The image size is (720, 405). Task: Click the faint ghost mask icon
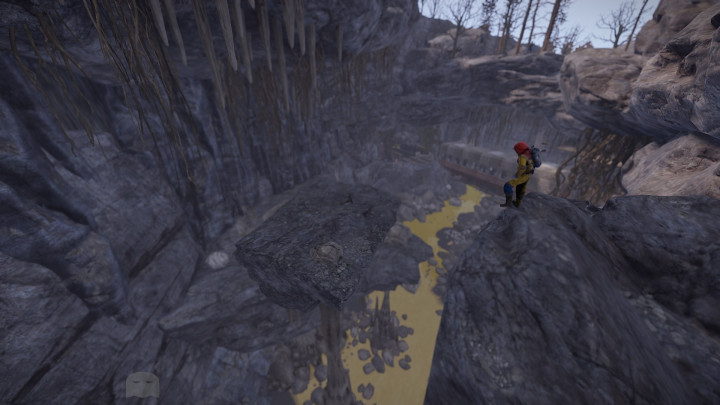141,385
